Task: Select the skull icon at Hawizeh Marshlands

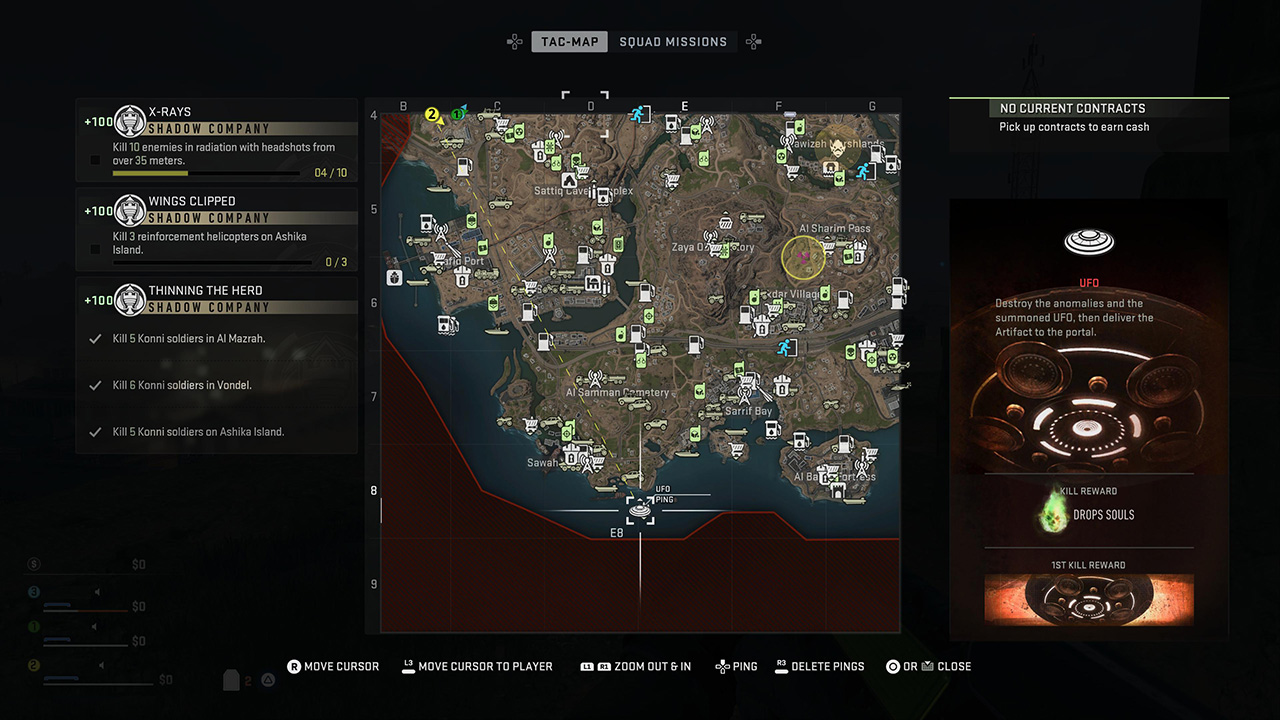Action: (x=837, y=147)
